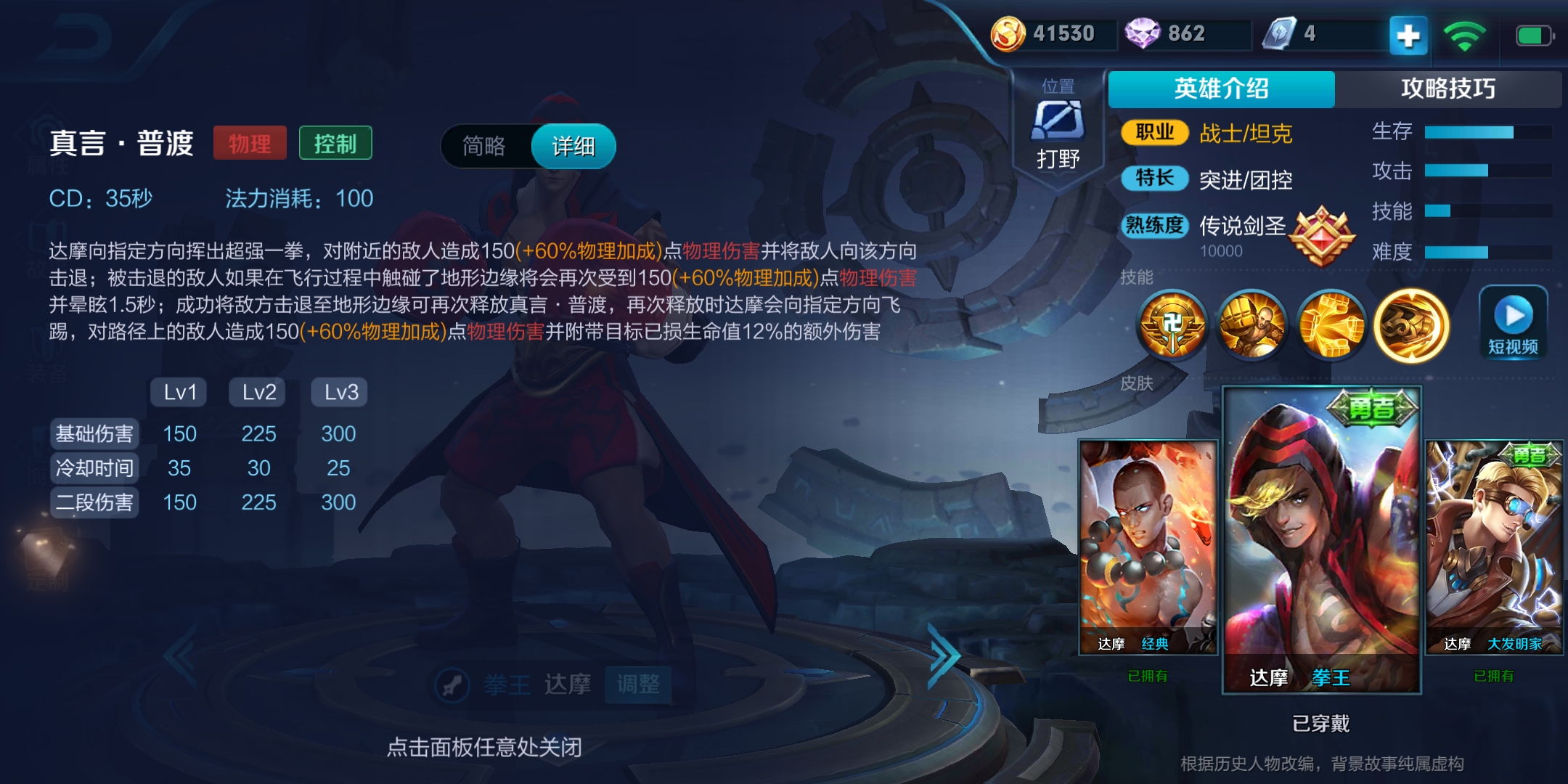Keep 详细 detailed description enabled
The width and height of the screenshot is (1568, 784).
[573, 145]
